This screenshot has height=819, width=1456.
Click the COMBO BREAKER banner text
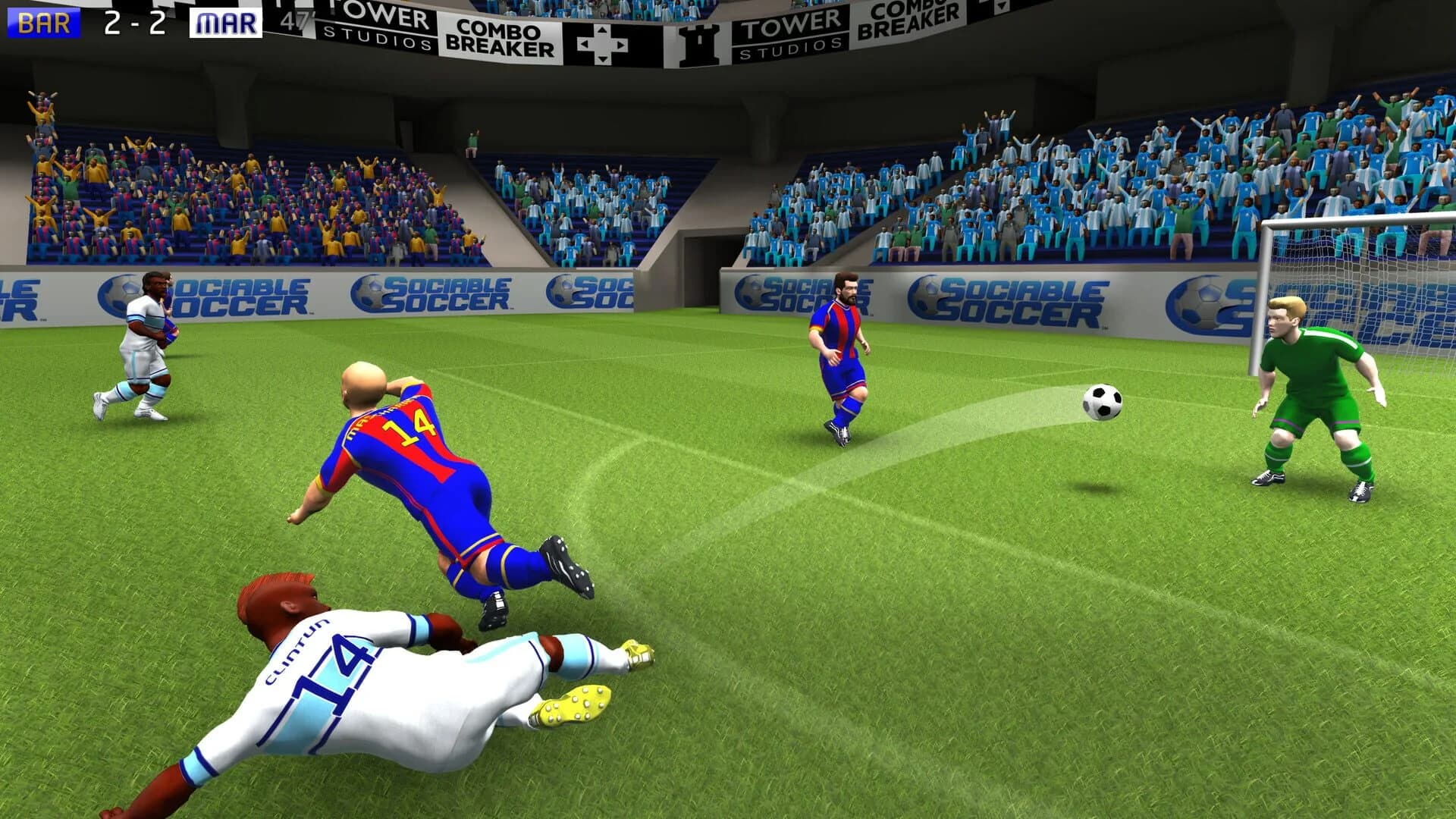[x=500, y=36]
